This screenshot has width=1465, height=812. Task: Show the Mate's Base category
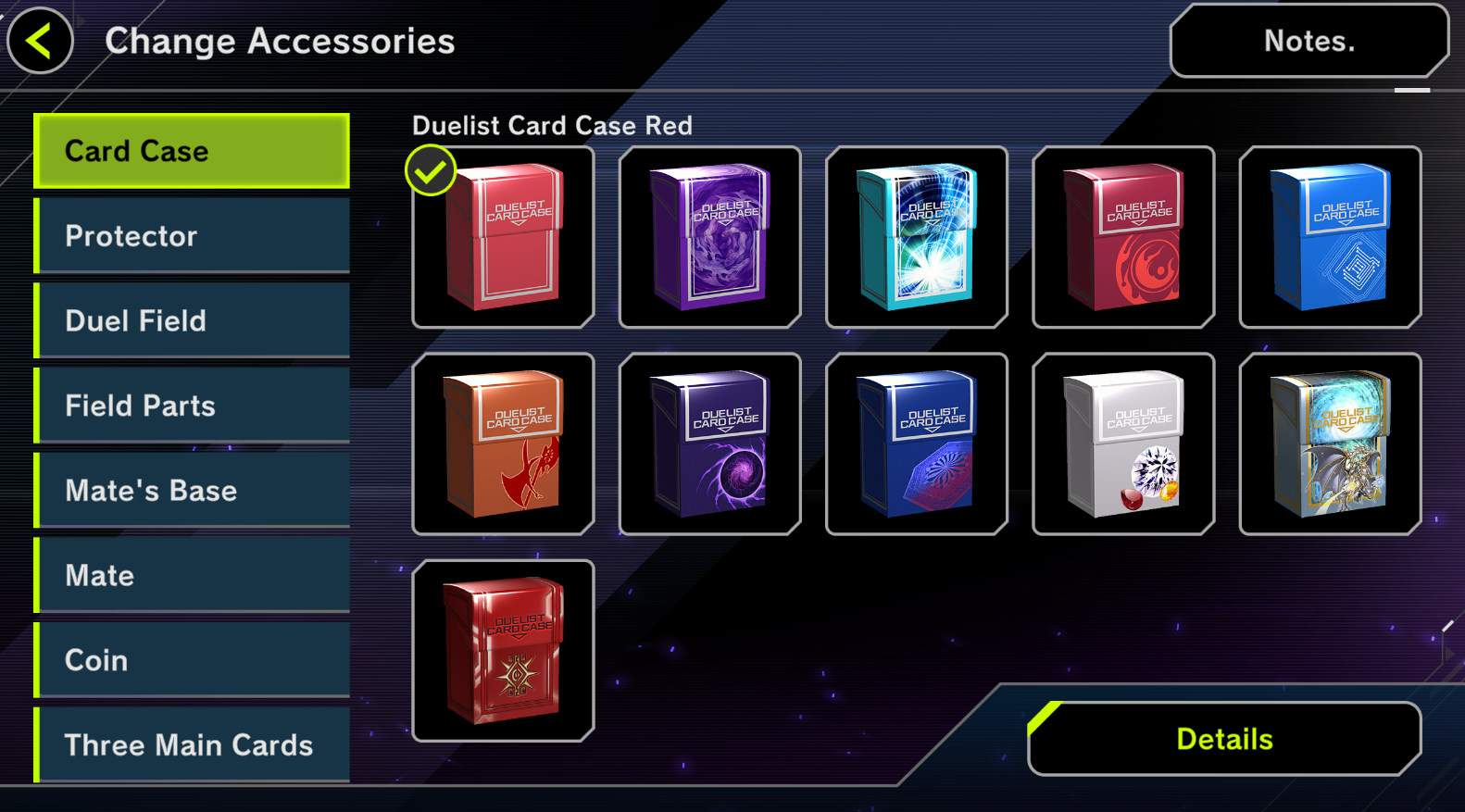pyautogui.click(x=192, y=491)
